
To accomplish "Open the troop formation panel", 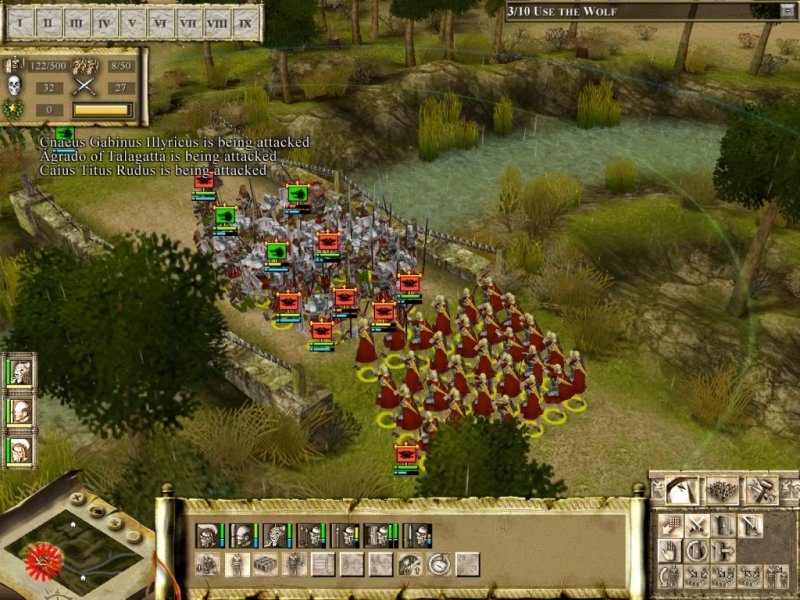I will pyautogui.click(x=721, y=490).
